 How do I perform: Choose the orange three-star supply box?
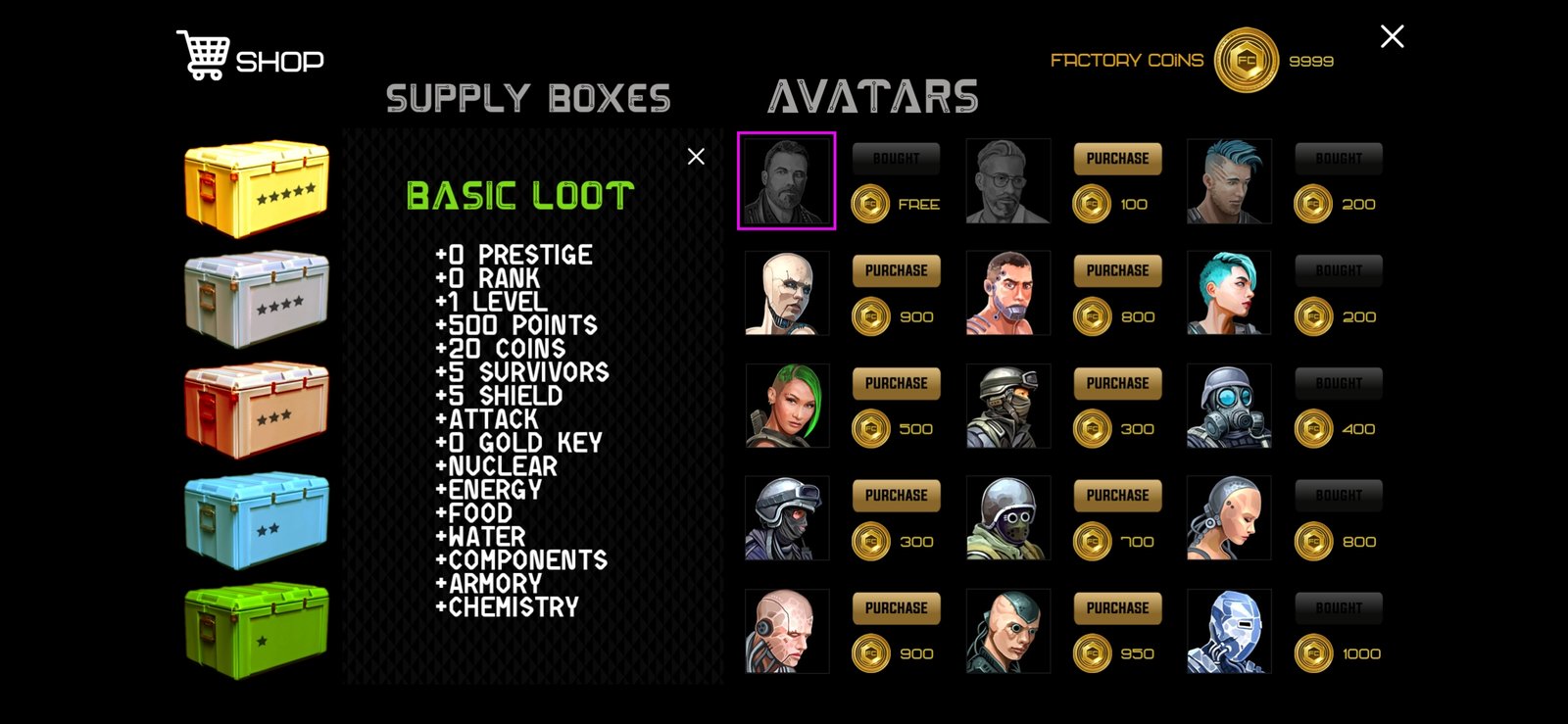pos(257,410)
